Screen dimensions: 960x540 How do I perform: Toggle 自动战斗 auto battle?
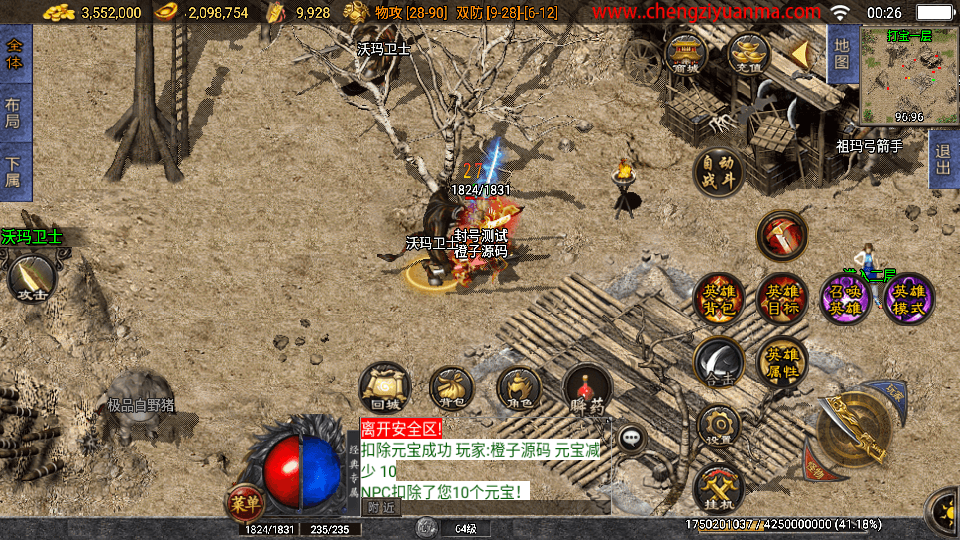[x=719, y=173]
